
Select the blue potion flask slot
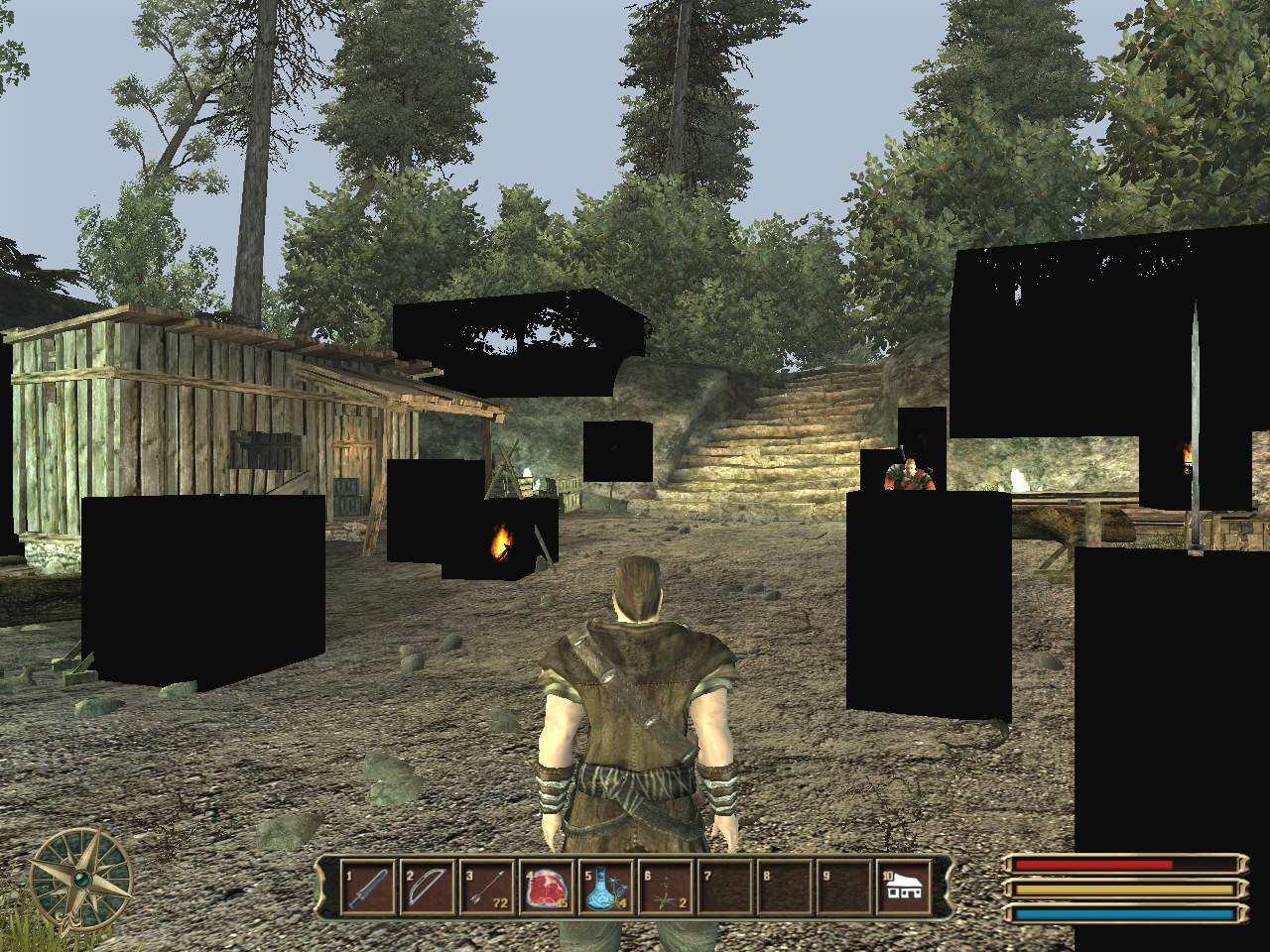(x=606, y=888)
